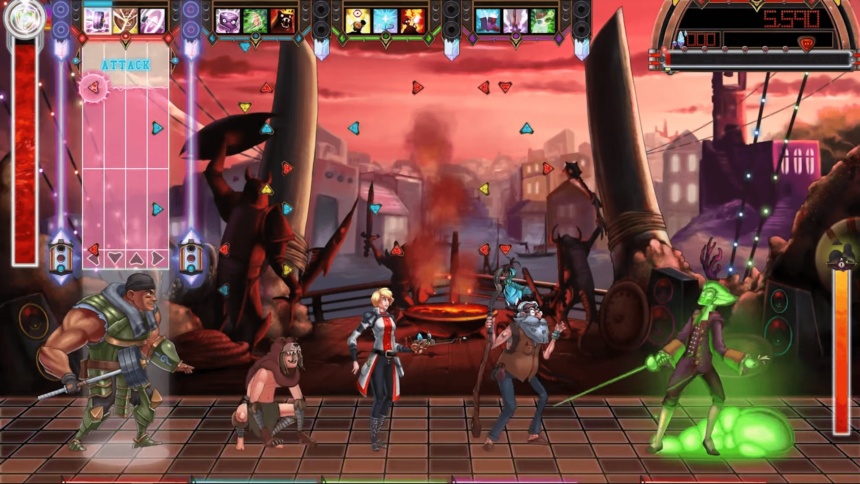Choose the red fire blast ability

(412, 20)
